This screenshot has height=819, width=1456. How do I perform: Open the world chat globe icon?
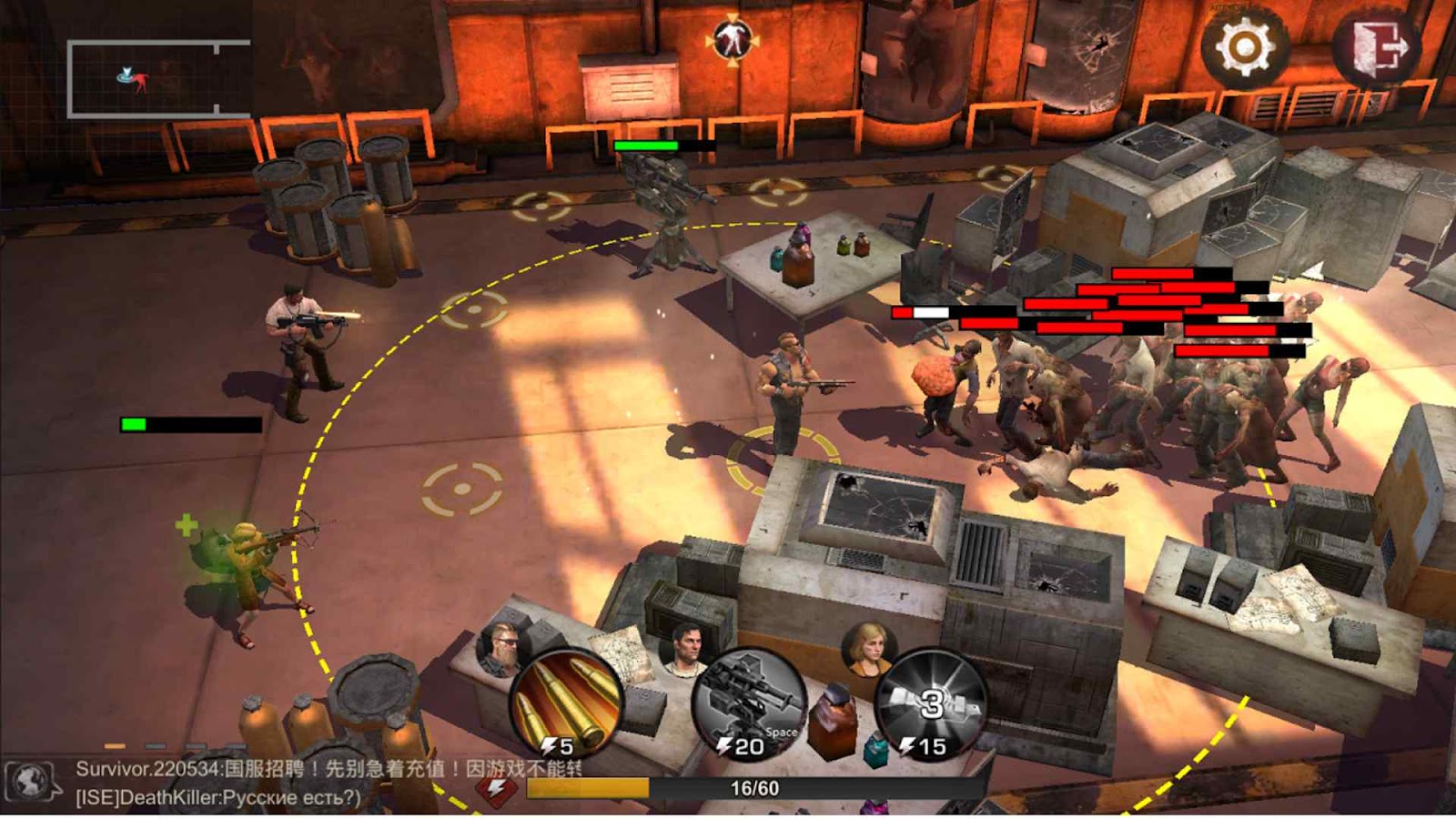tap(31, 782)
